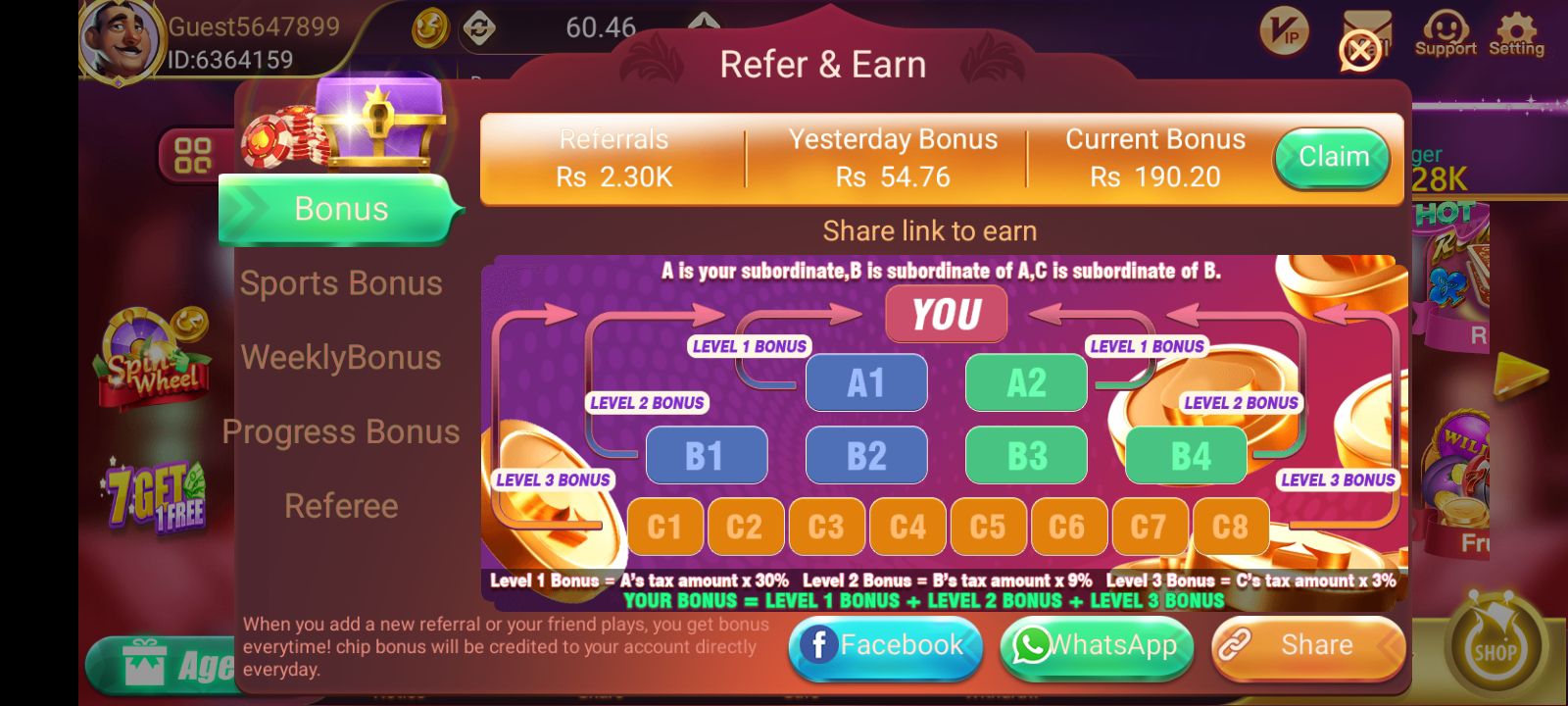Viewport: 1568px width, 706px height.
Task: Open the Progress Bonus section
Action: [x=342, y=431]
